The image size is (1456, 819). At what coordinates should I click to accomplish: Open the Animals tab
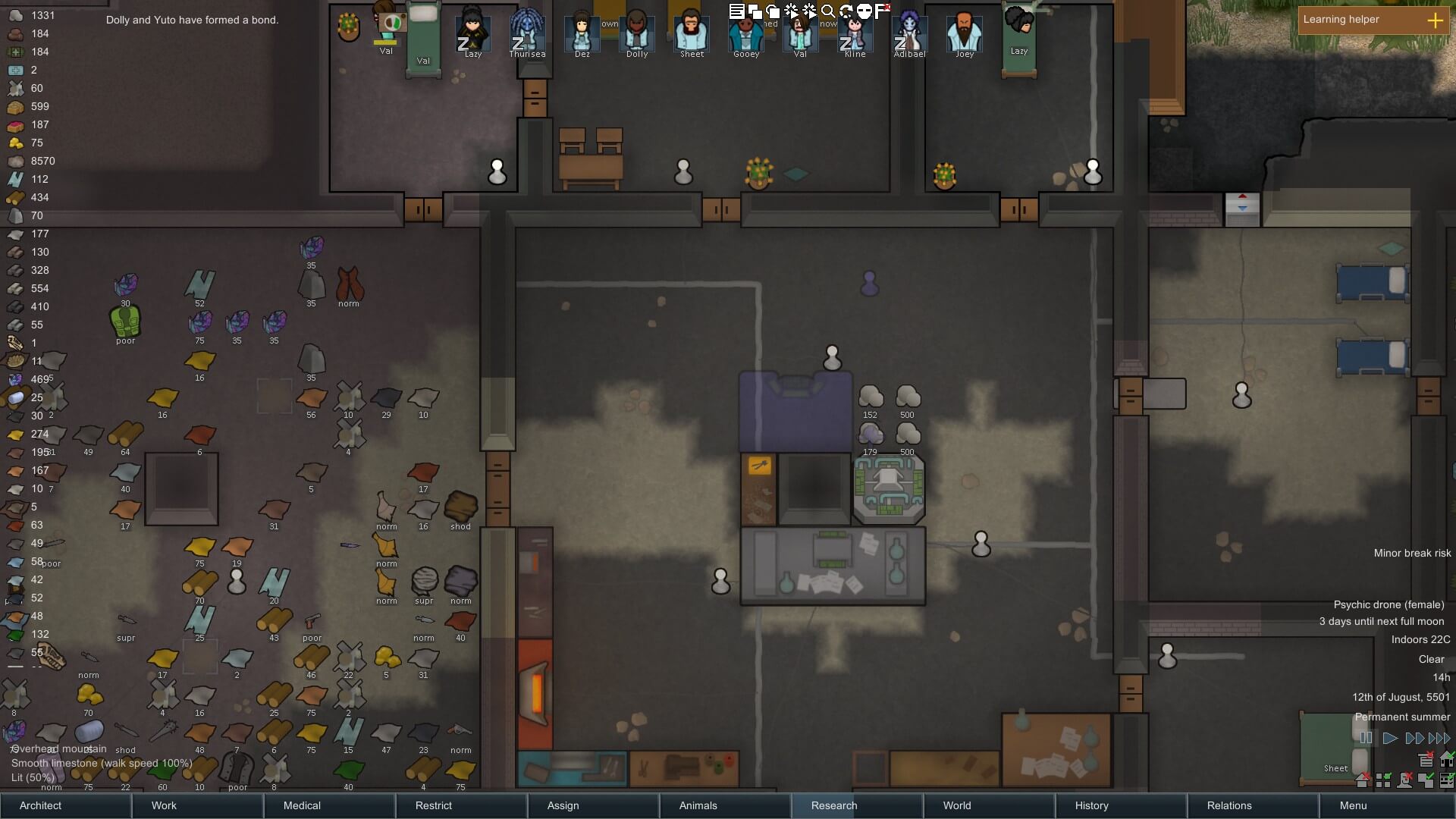point(698,805)
